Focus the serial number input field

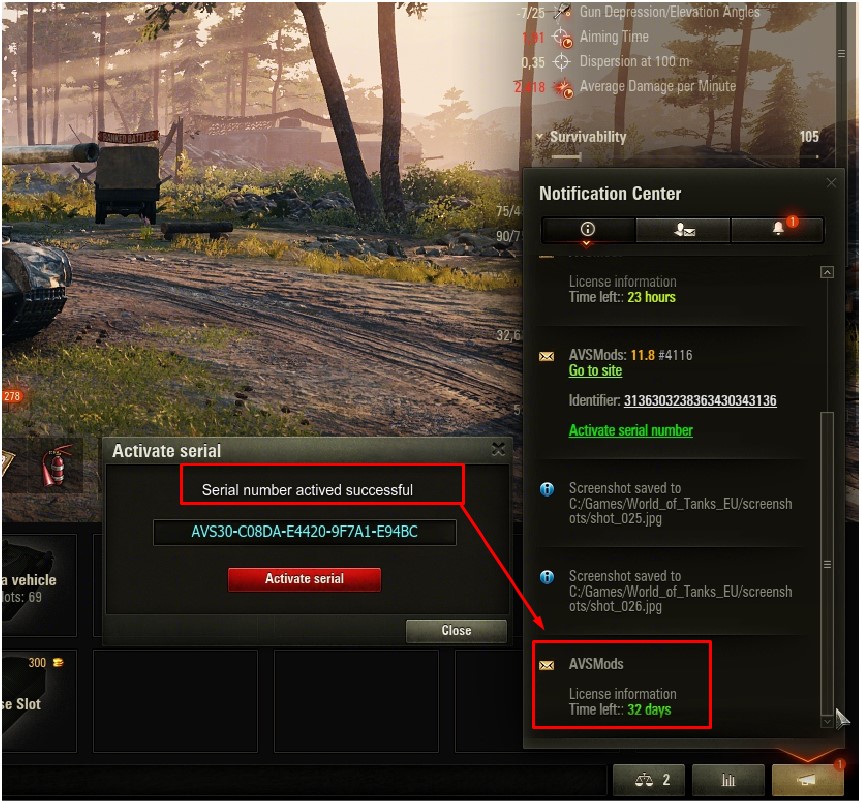pos(304,532)
